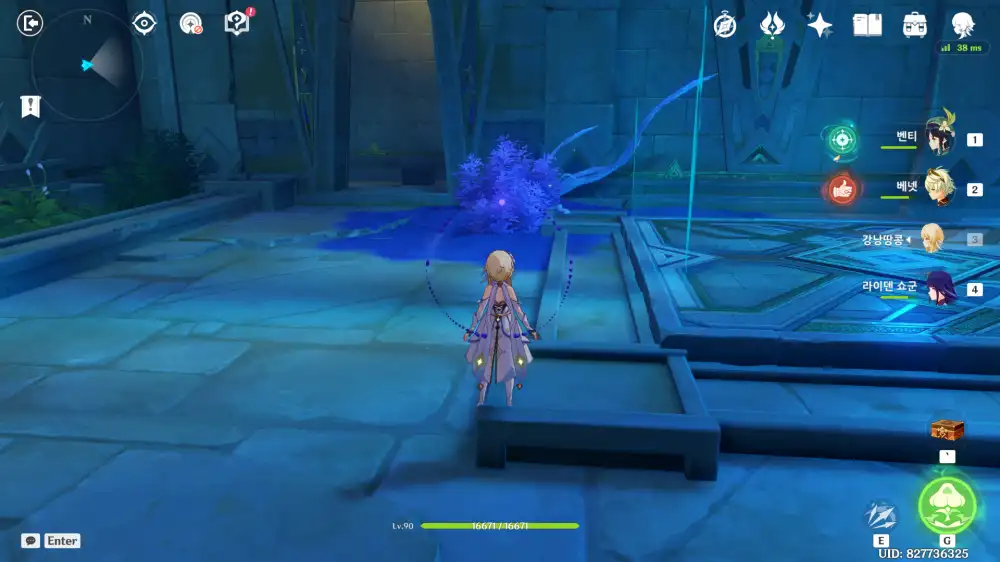Open the Adventurer Handbook compass icon
The image size is (1000, 562).
pos(725,26)
